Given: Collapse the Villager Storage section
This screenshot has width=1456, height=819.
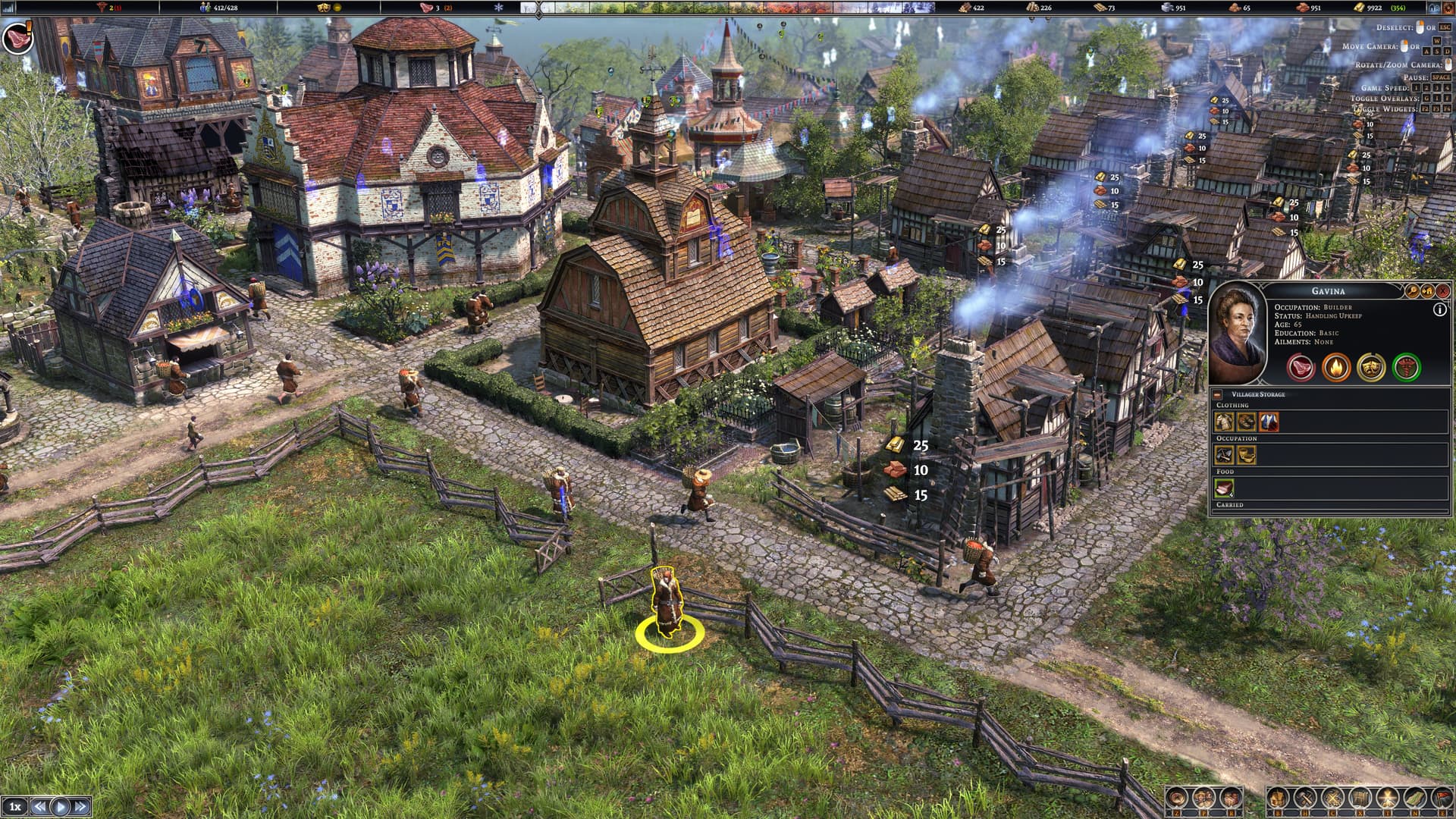Looking at the screenshot, I should pos(1217,394).
